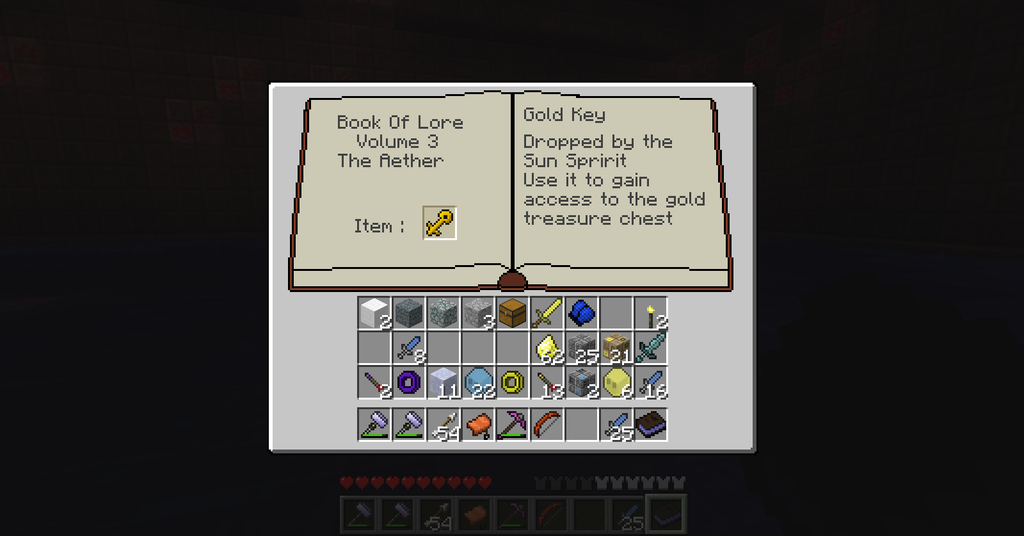Select the Book of Lore in the hotbar
Viewport: 1024px width, 536px height.
pos(650,424)
